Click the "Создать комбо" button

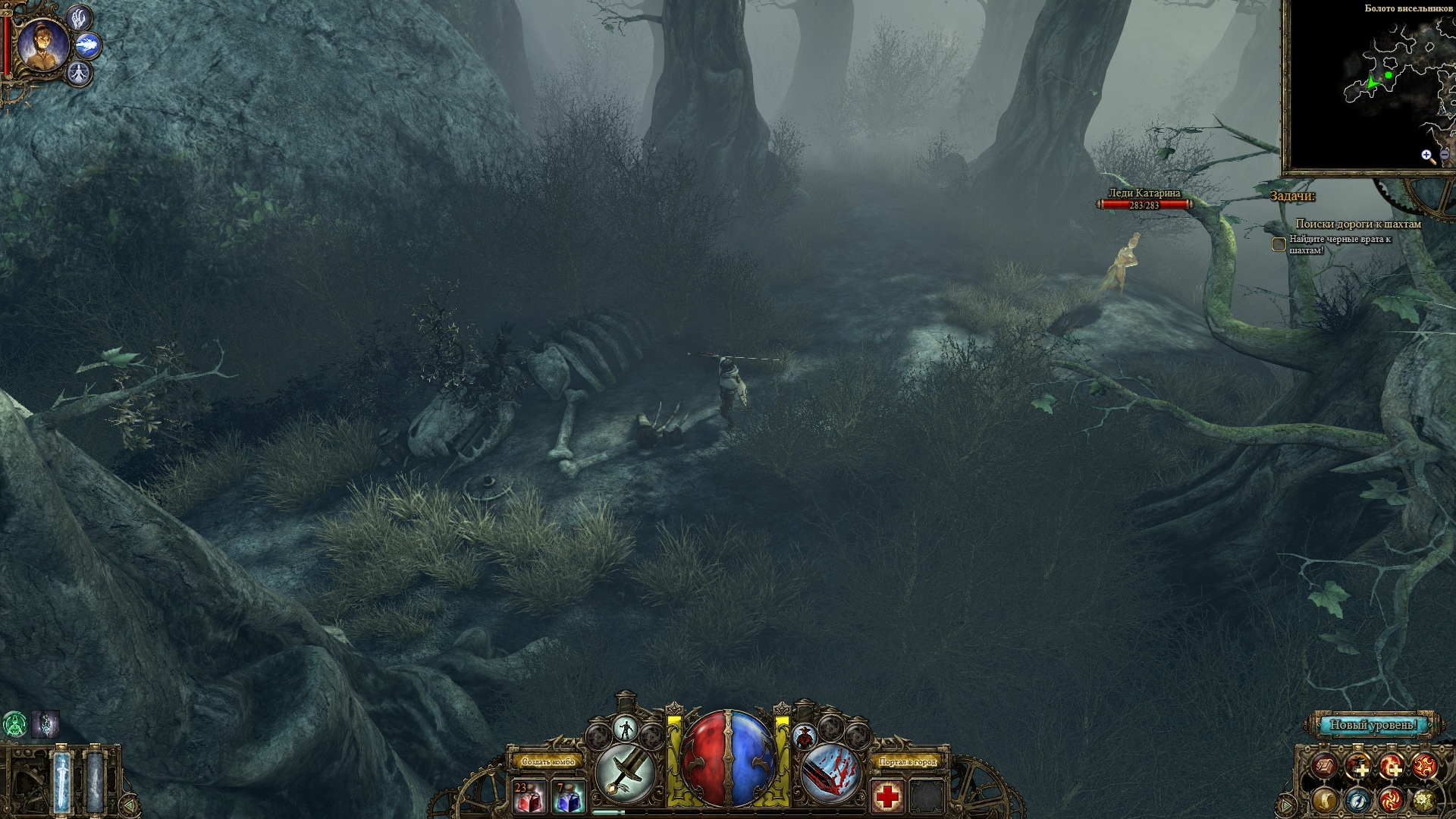[x=545, y=761]
